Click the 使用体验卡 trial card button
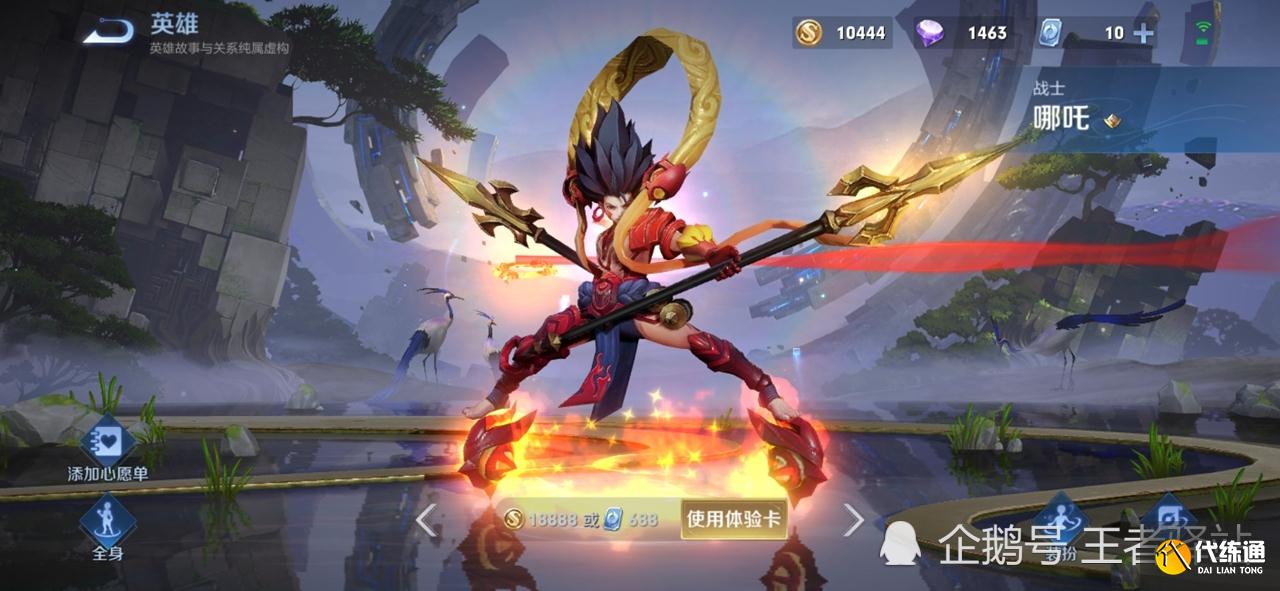The height and width of the screenshot is (591, 1280). pos(733,519)
